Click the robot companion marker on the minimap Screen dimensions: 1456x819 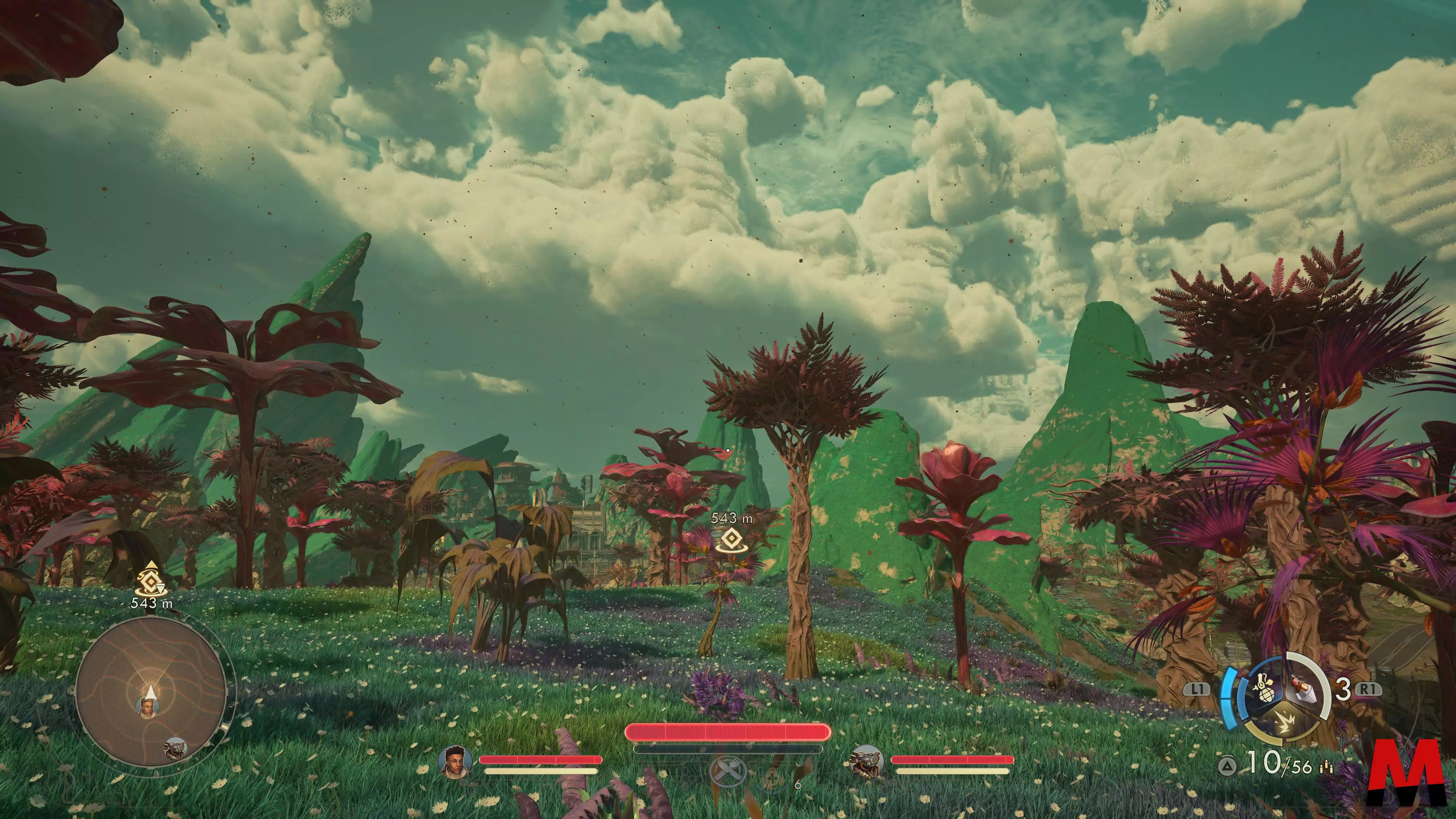(x=175, y=748)
